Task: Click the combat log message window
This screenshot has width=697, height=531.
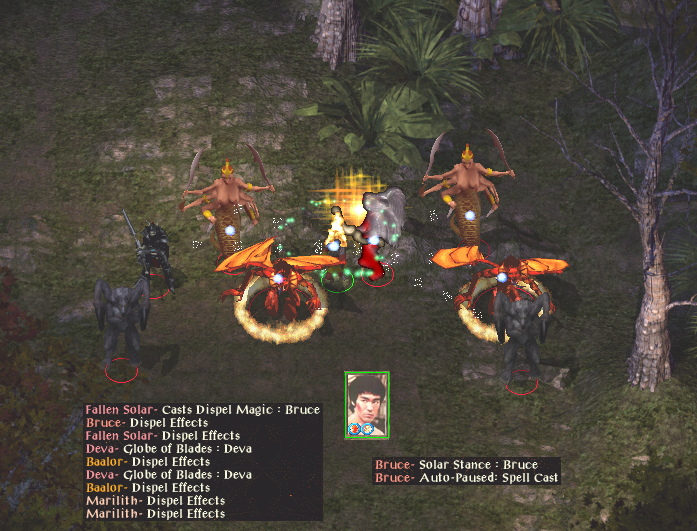Action: pos(203,461)
